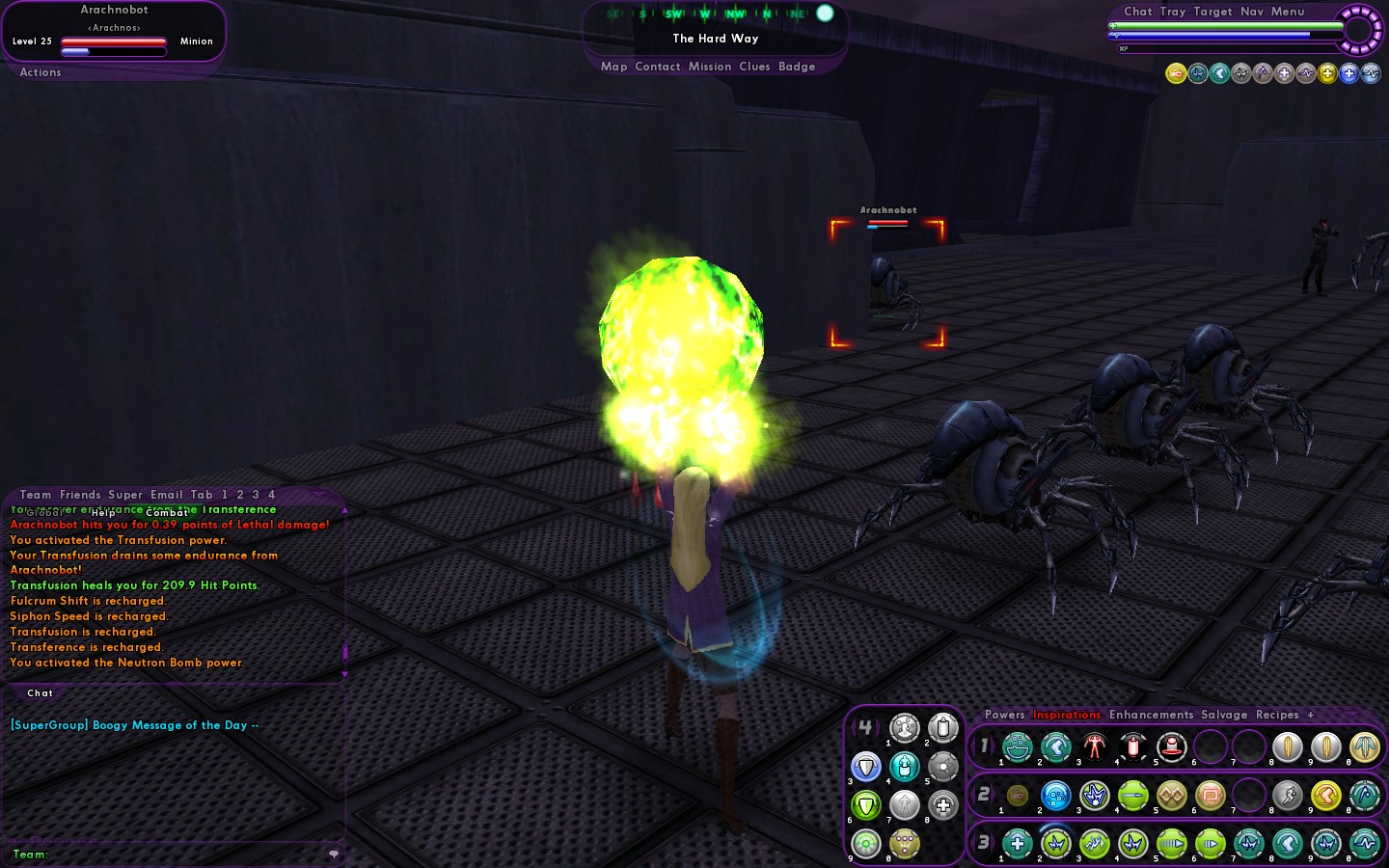Open the Map from the navigation bar
This screenshot has width=1389, height=868.
613,67
